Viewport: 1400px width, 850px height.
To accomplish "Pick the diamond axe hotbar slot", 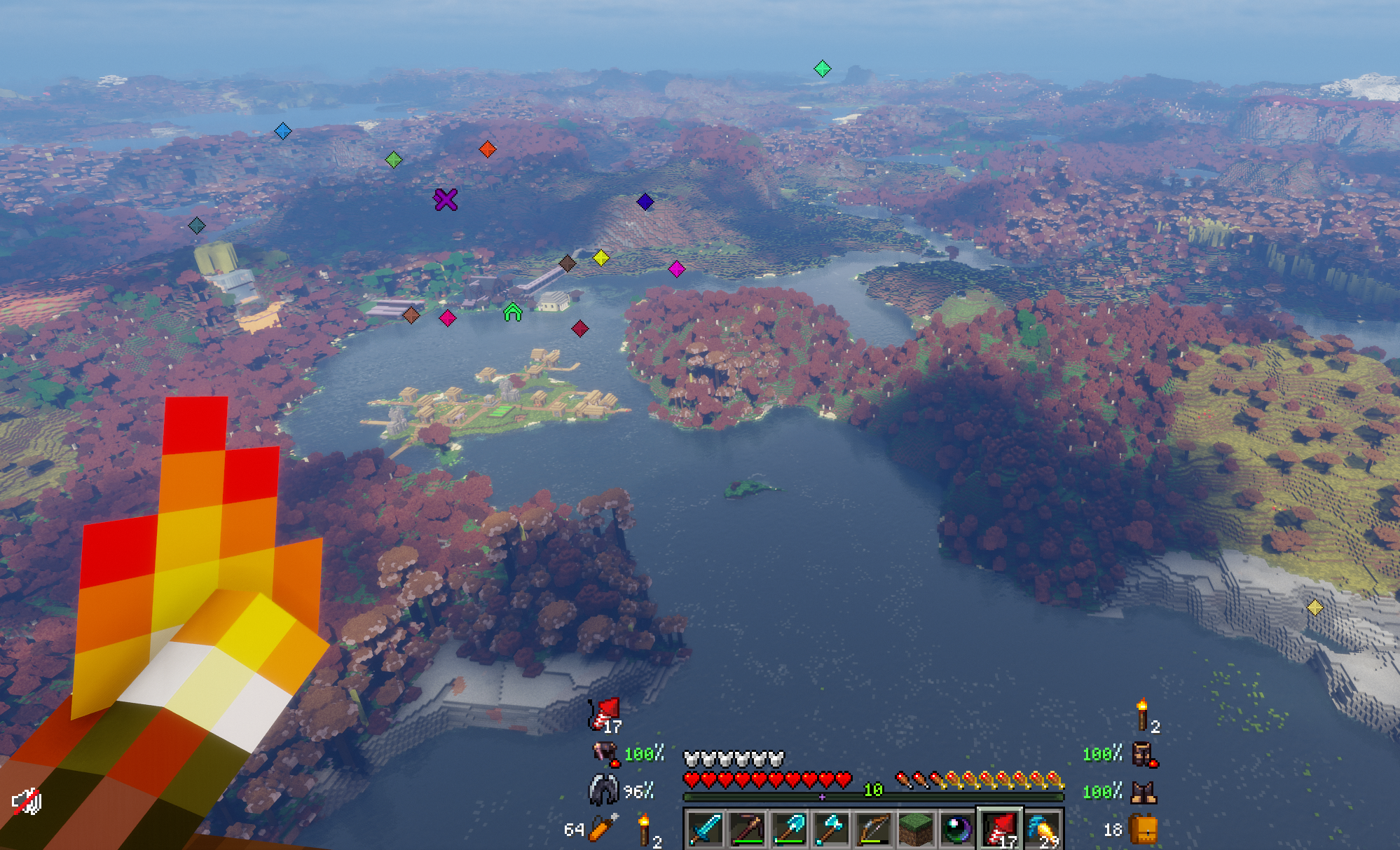I will 832,829.
